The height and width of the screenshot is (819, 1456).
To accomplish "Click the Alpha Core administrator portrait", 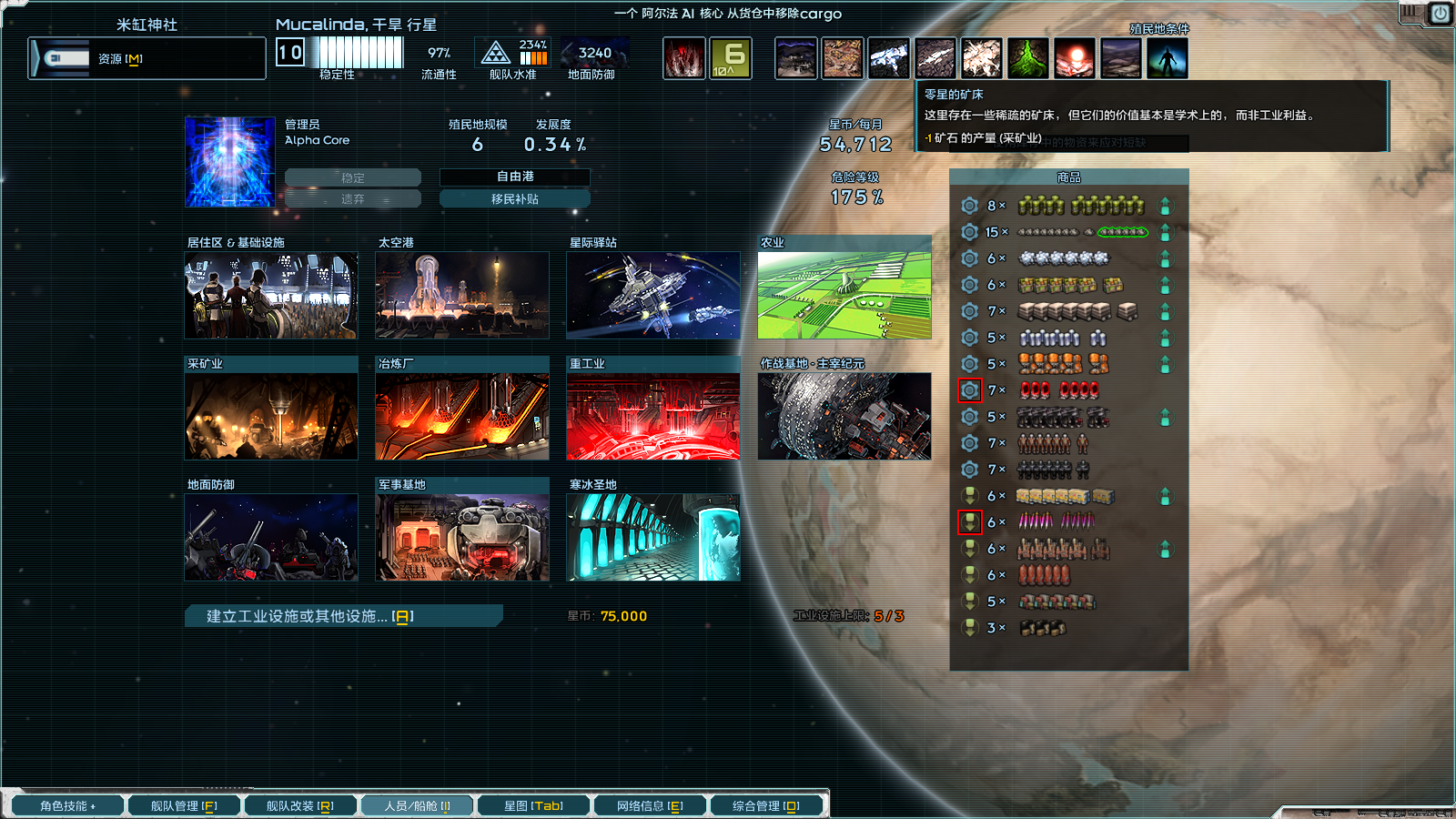I will point(229,161).
